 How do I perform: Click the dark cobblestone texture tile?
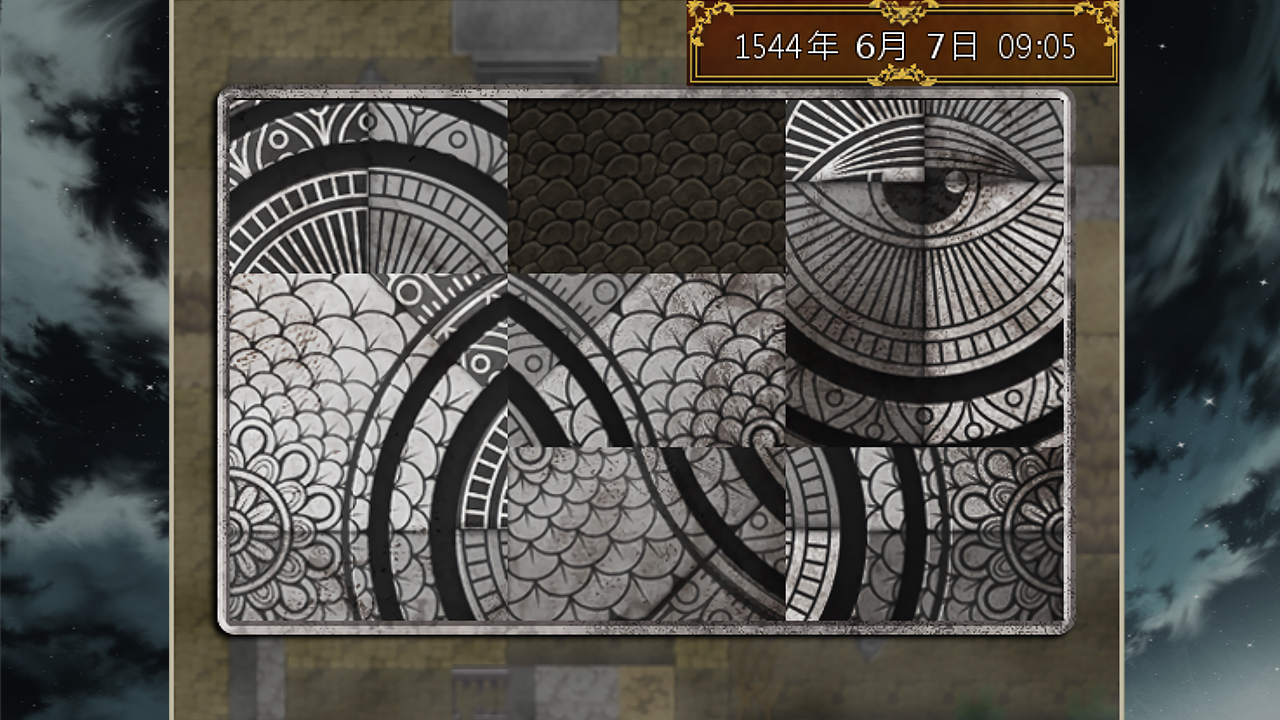point(645,185)
